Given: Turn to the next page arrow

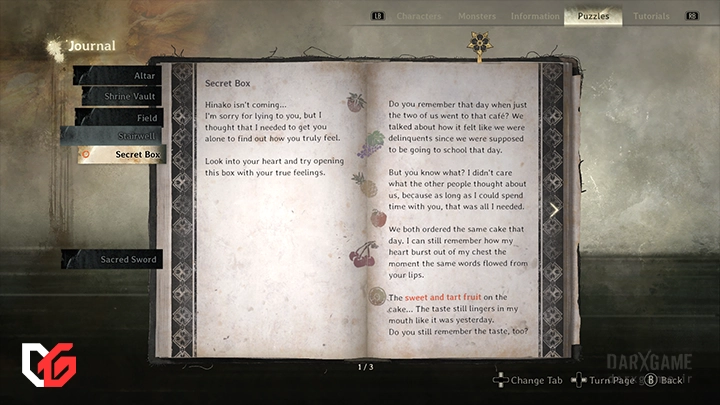Looking at the screenshot, I should 555,210.
